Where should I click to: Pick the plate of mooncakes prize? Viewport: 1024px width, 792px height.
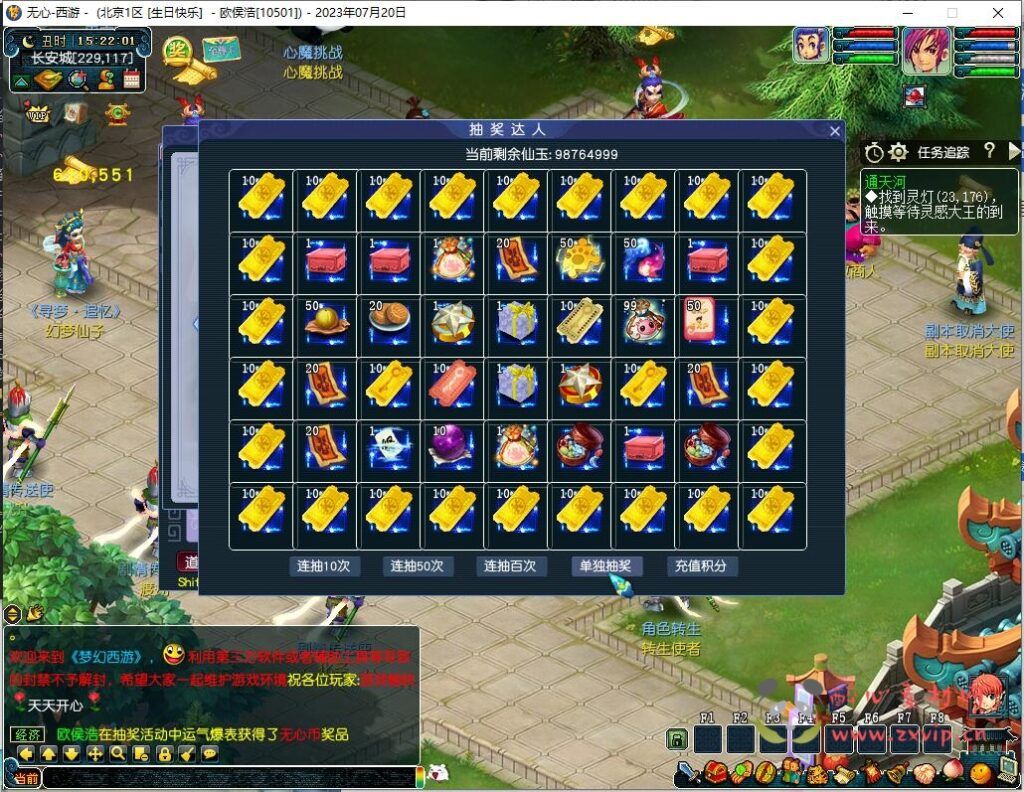click(x=389, y=324)
